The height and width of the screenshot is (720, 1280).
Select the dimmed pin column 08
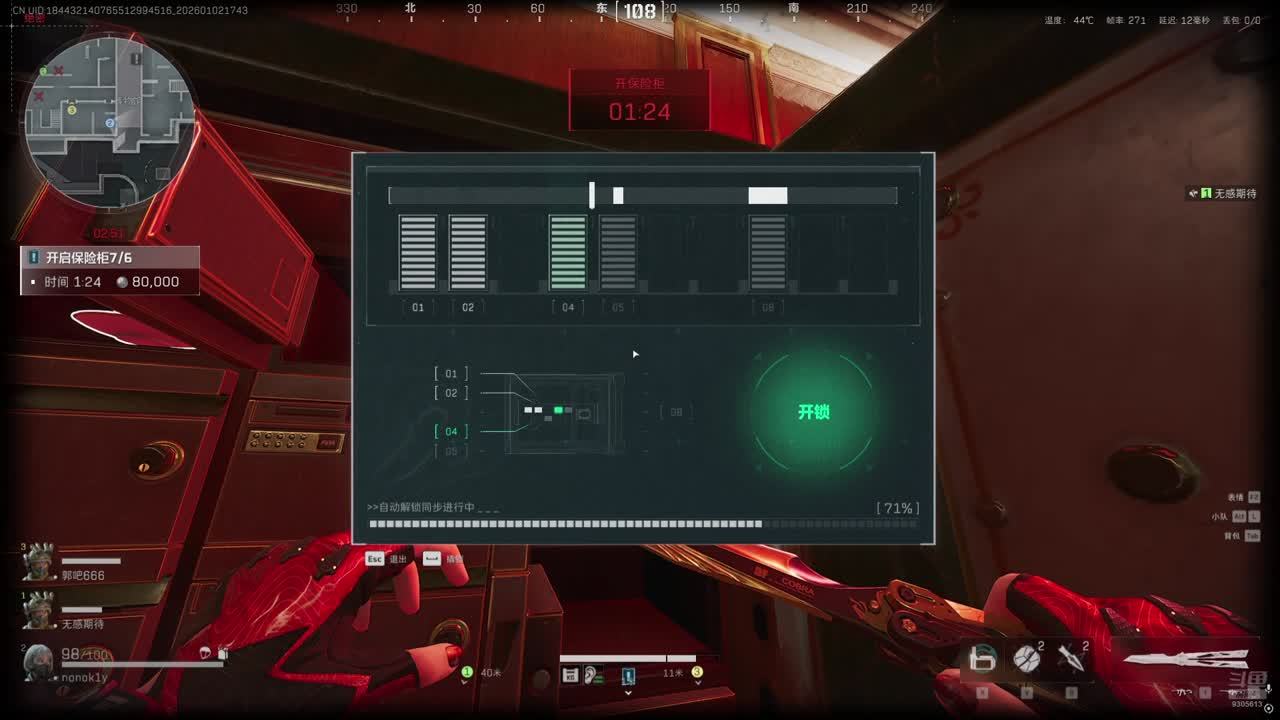click(768, 253)
